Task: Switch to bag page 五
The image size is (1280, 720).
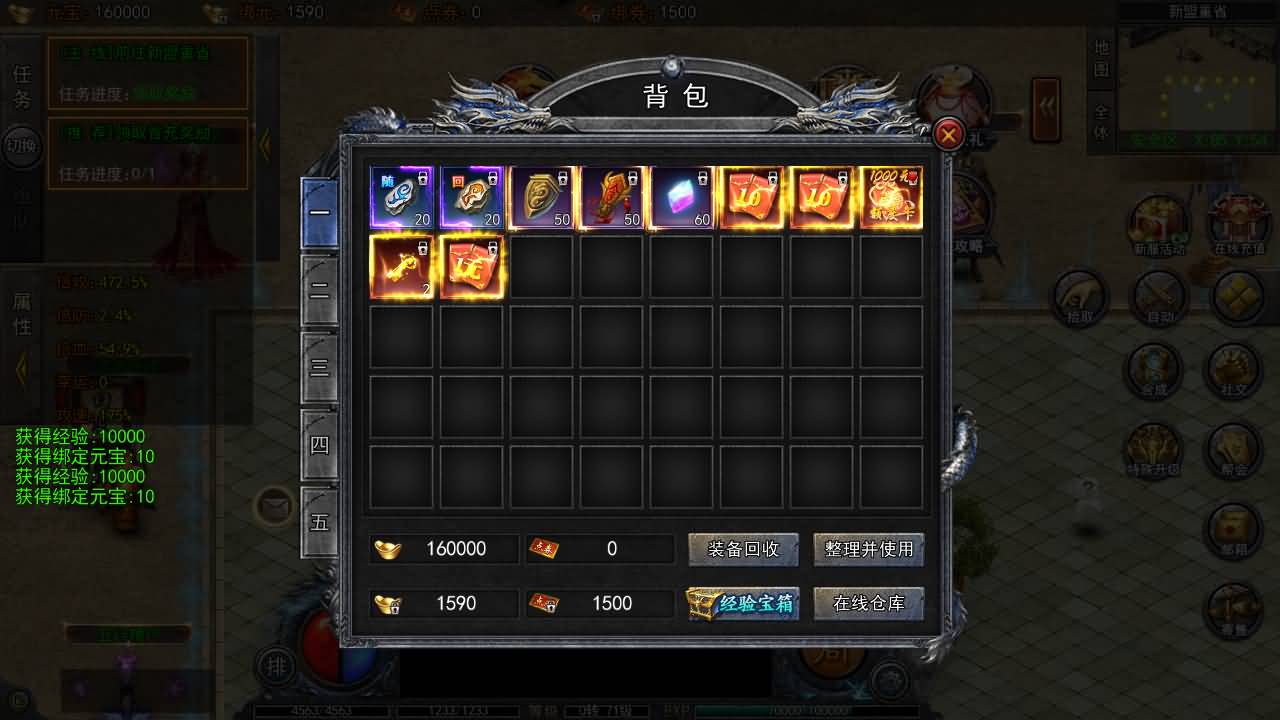Action: pyautogui.click(x=320, y=522)
